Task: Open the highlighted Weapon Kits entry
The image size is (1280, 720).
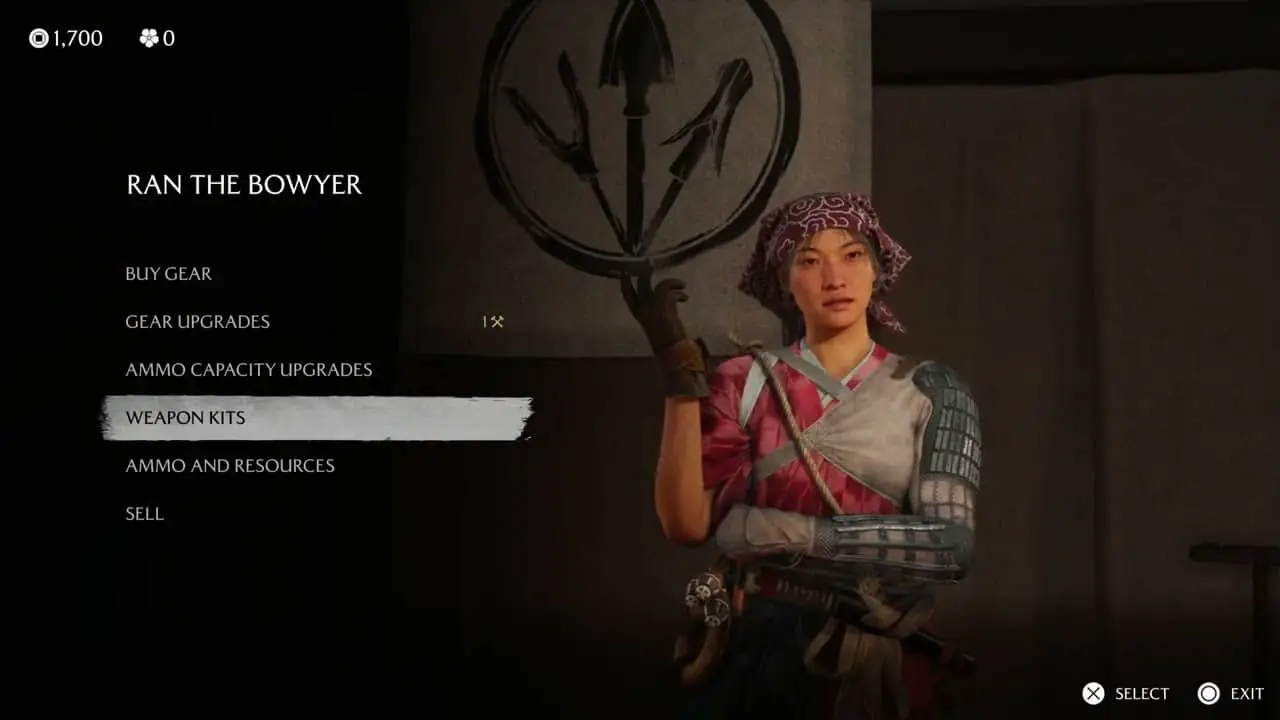Action: tap(185, 418)
